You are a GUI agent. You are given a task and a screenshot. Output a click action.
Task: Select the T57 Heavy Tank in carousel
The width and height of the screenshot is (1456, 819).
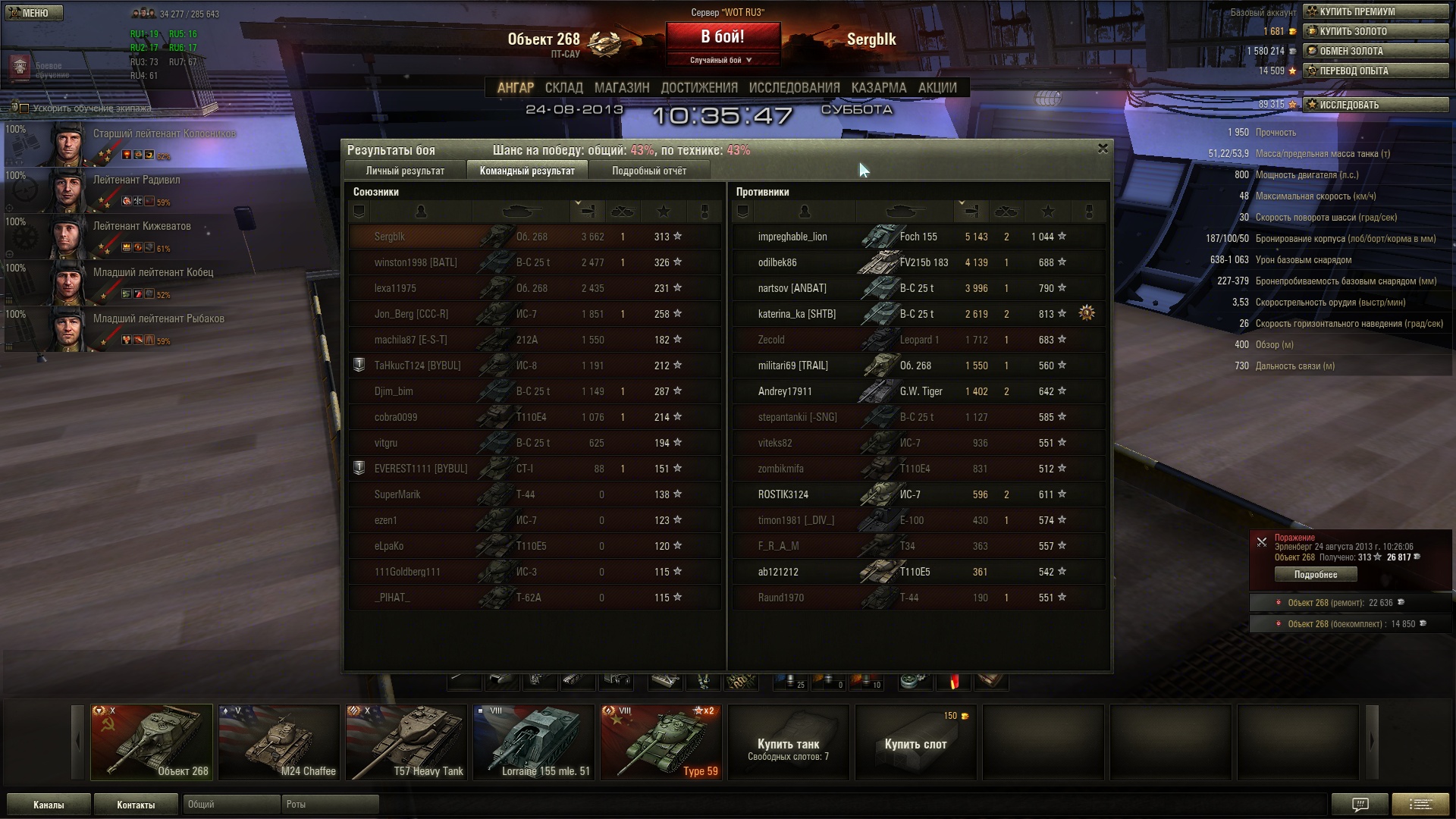pos(406,742)
